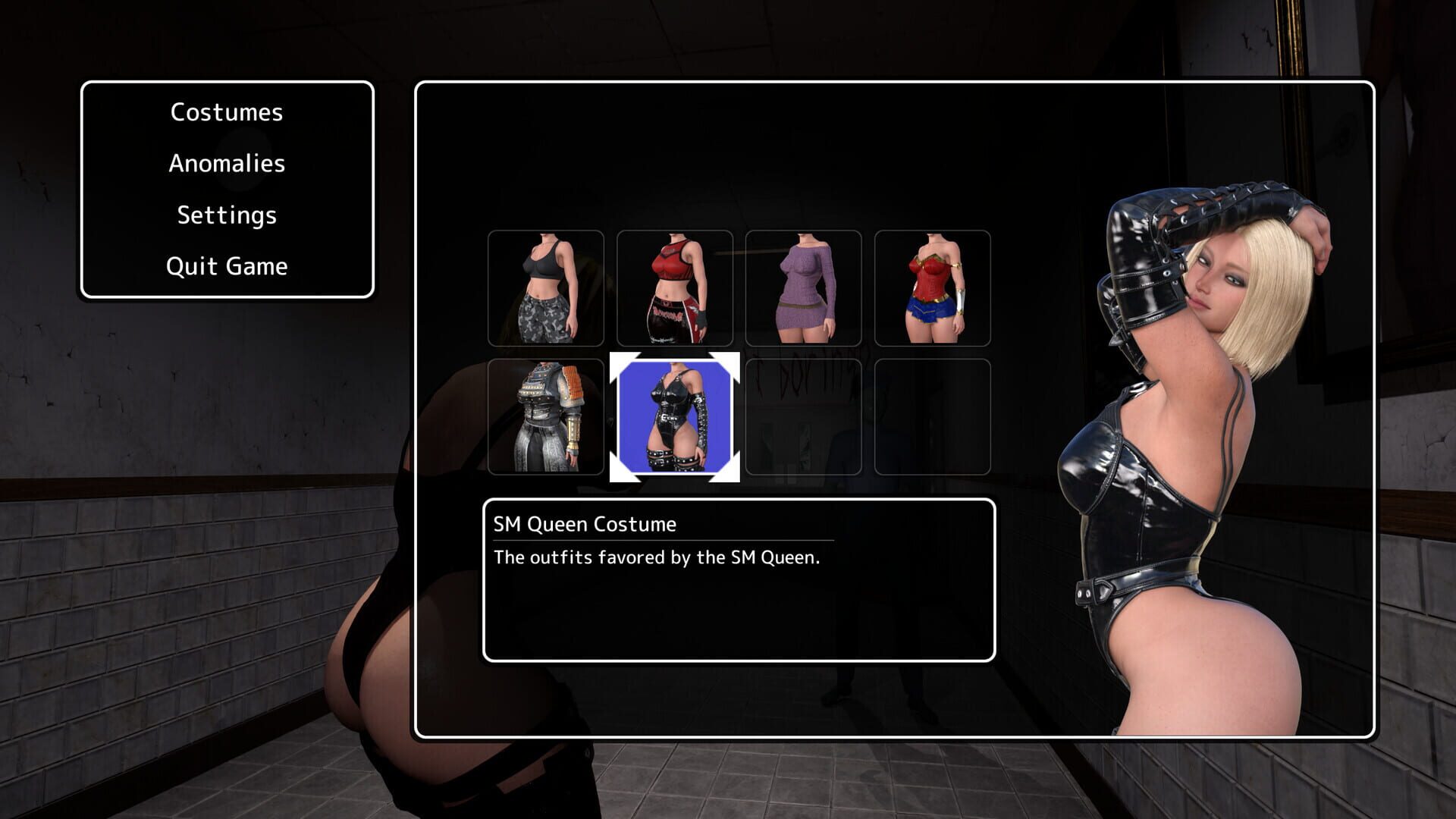Choose the purple sweater dress costume
Screen dimensions: 1456x819
803,288
